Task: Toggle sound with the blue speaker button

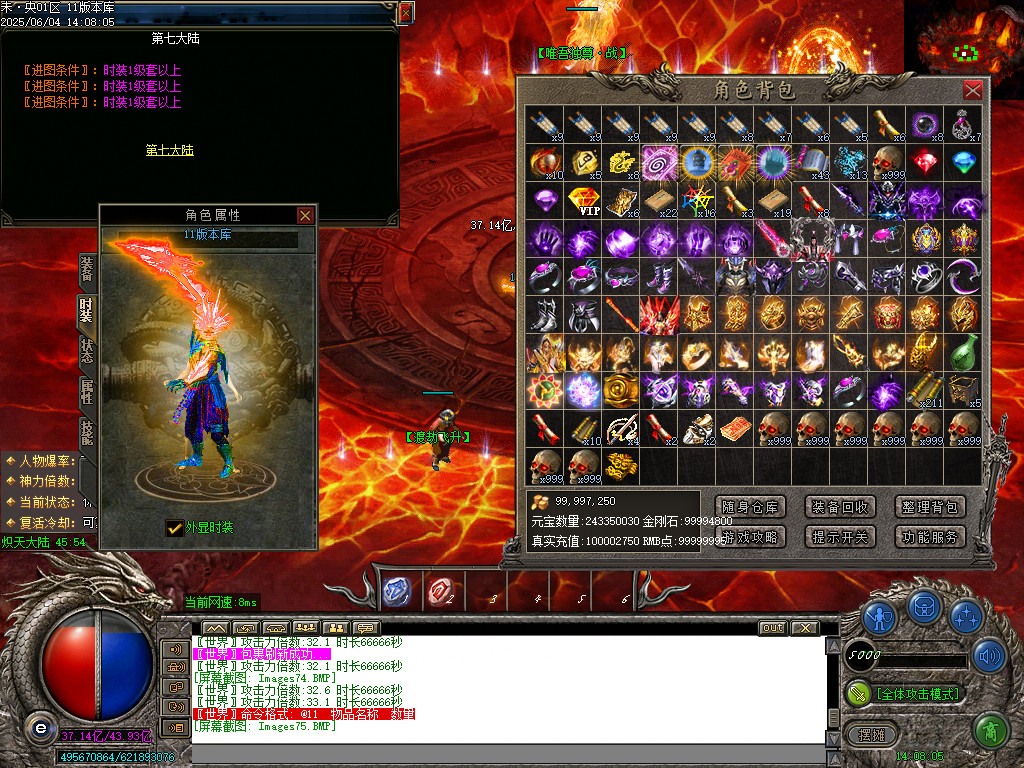Action: click(x=989, y=656)
